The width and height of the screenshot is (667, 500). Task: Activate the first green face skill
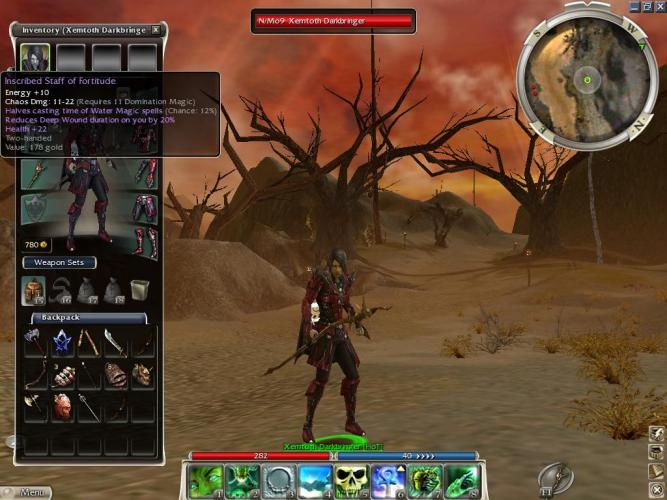(204, 481)
